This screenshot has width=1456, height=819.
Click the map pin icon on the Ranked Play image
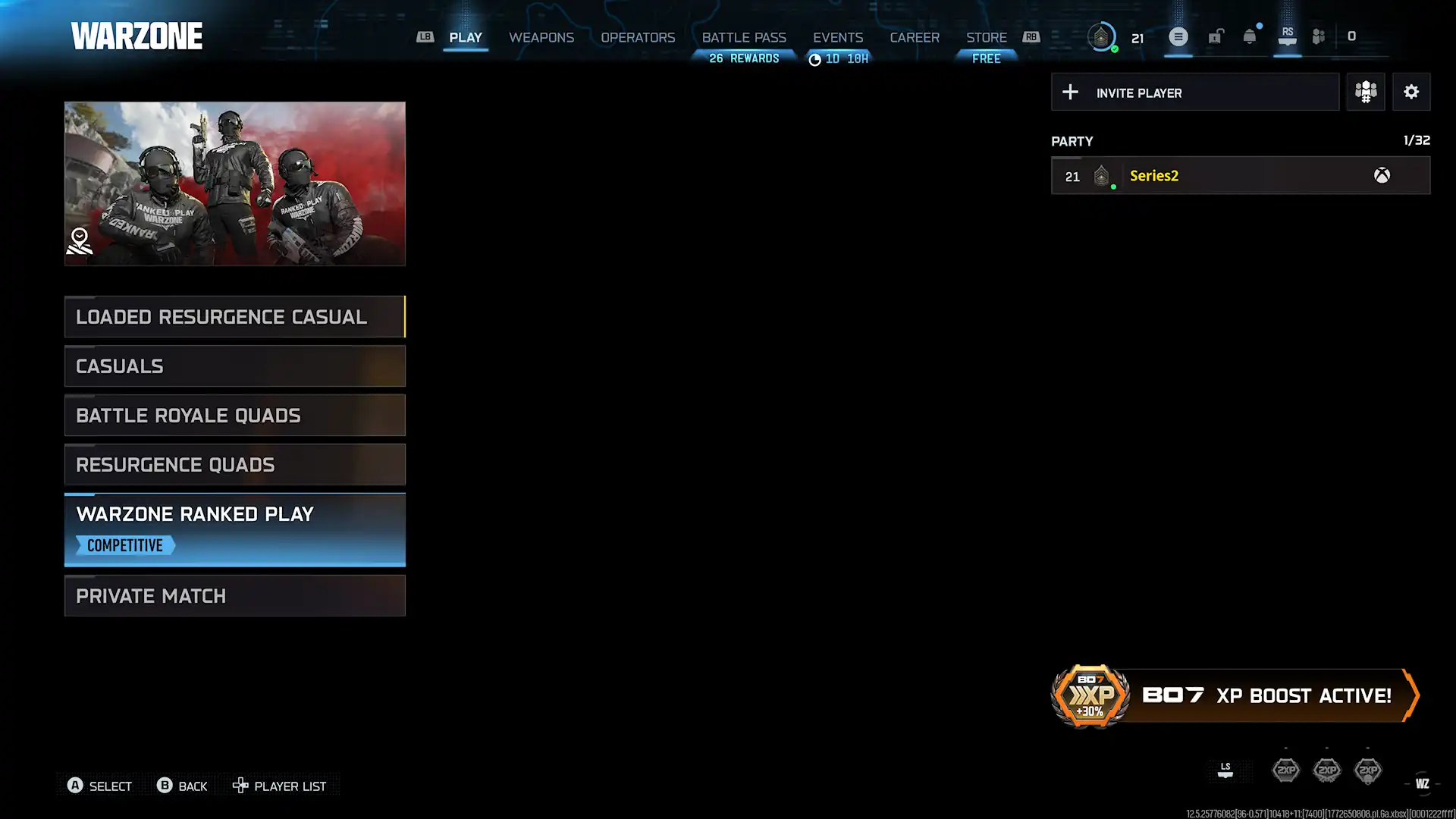point(80,239)
